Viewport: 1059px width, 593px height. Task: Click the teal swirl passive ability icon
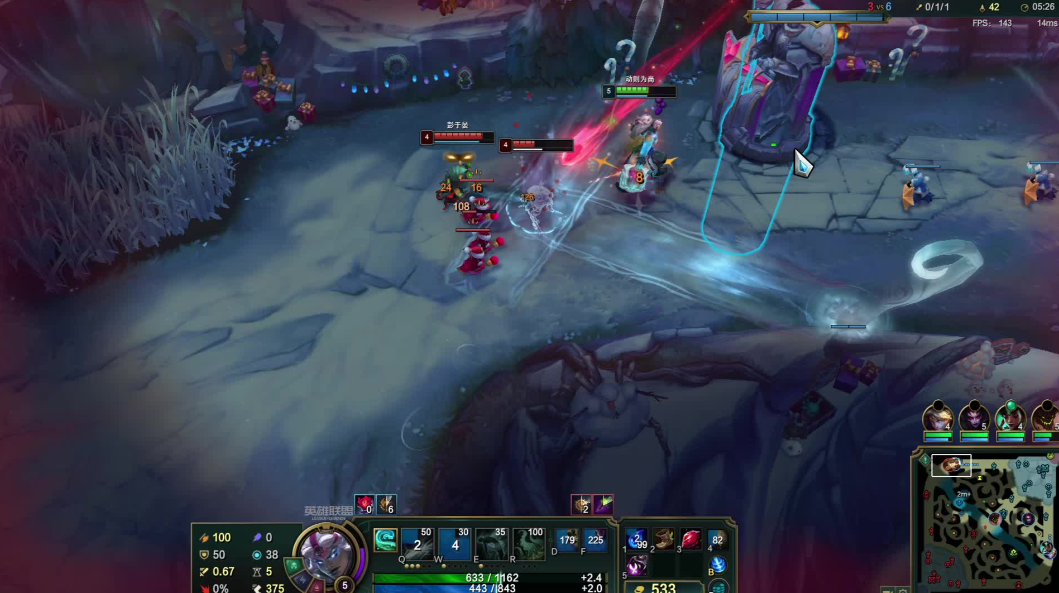coord(385,541)
